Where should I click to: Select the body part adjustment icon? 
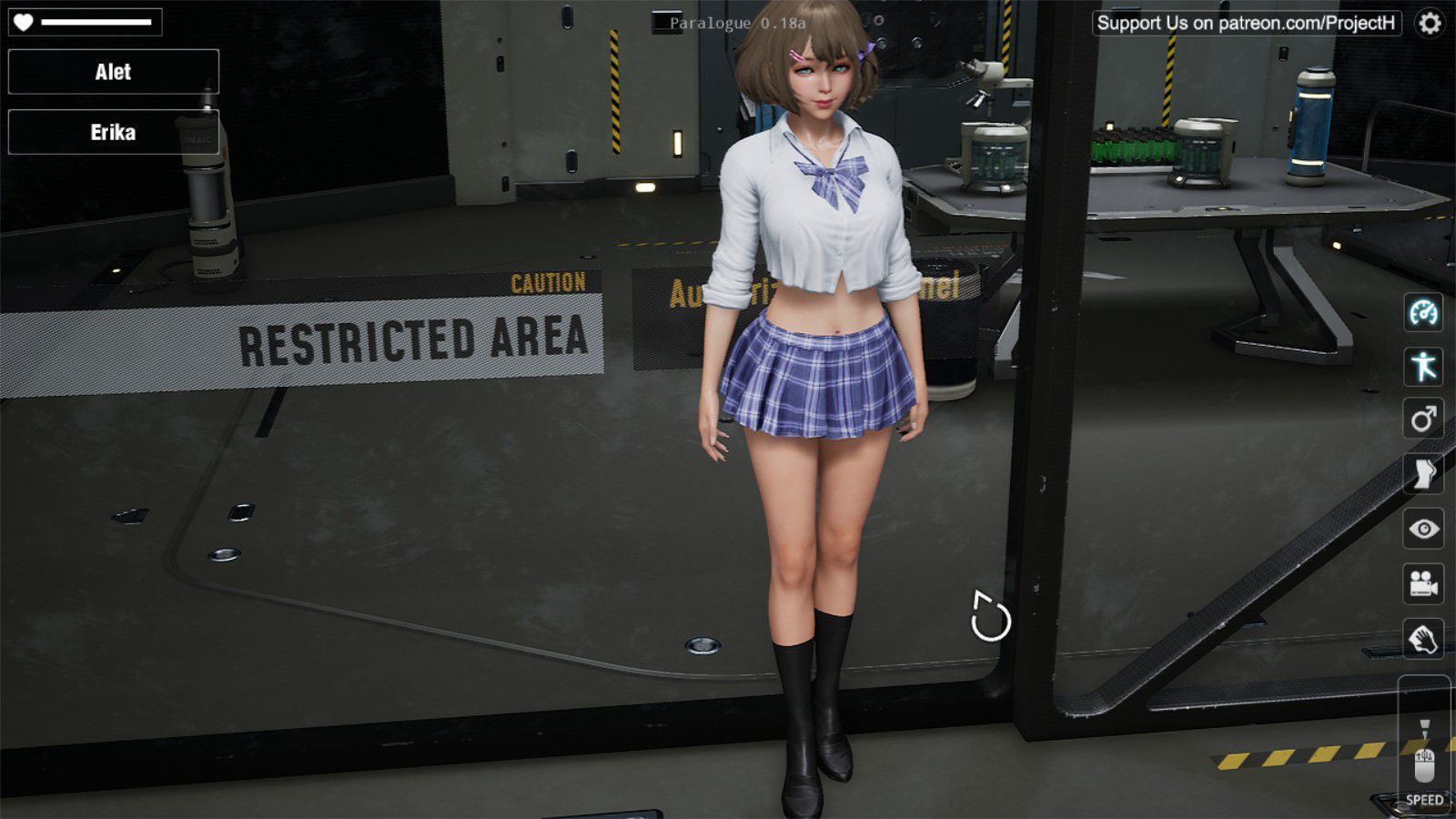click(1425, 468)
